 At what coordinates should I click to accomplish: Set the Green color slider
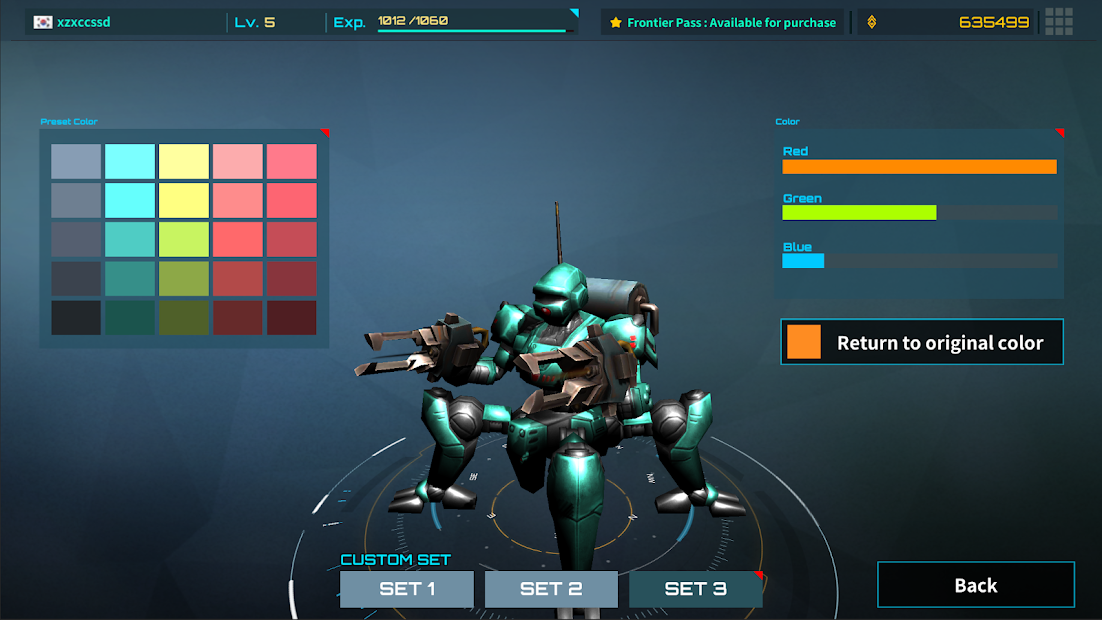coord(919,212)
